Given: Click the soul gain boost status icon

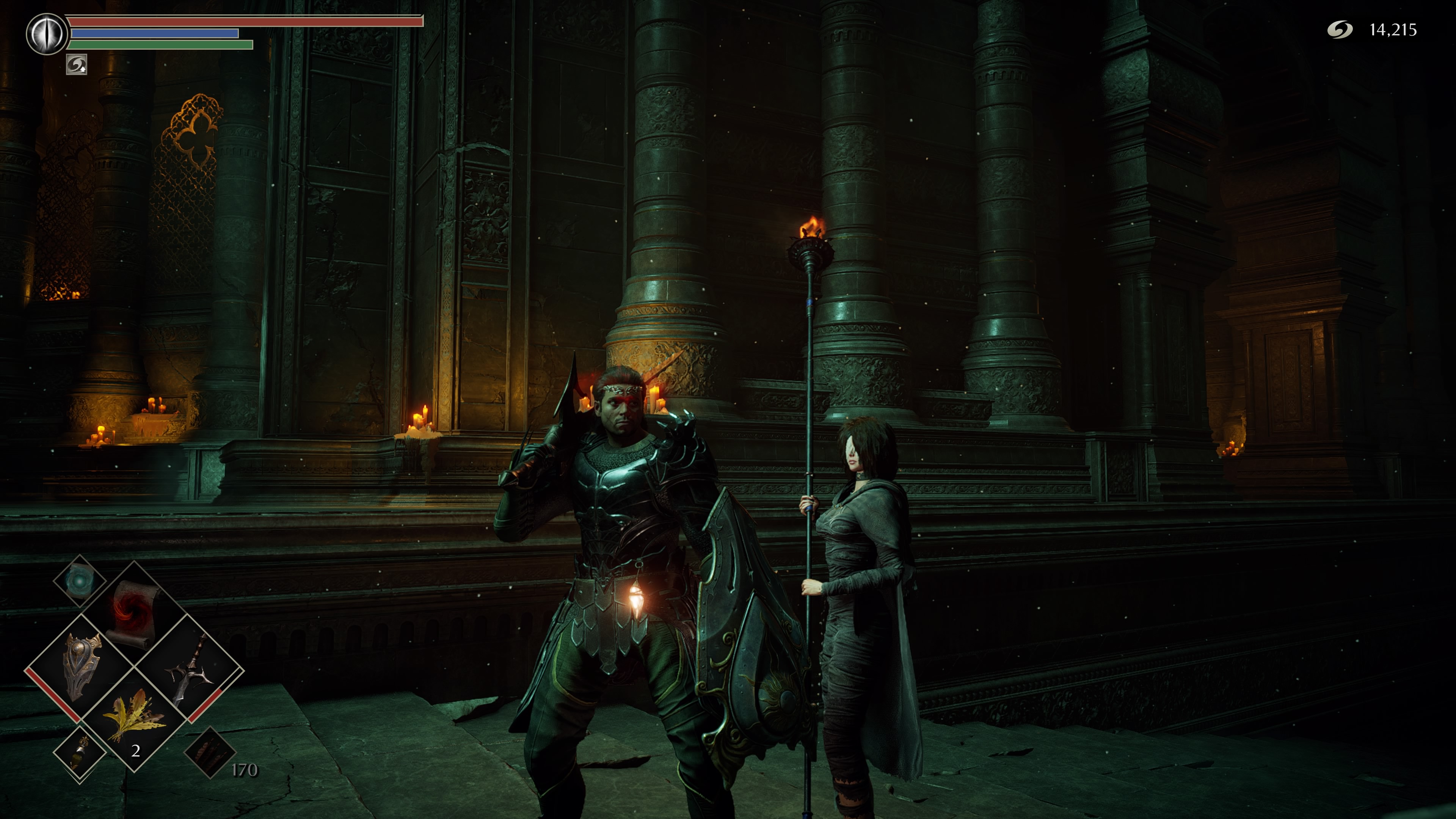Looking at the screenshot, I should [76, 64].
